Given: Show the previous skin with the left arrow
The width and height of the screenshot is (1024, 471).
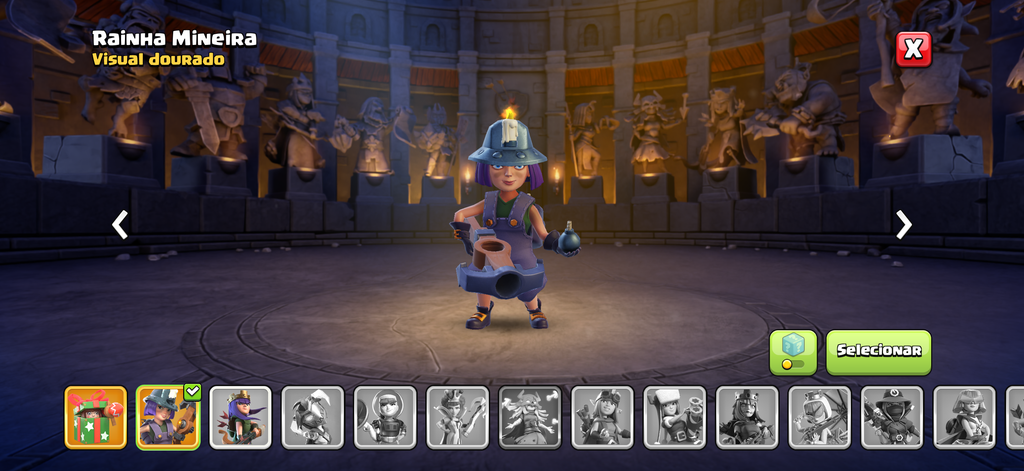Looking at the screenshot, I should [120, 225].
